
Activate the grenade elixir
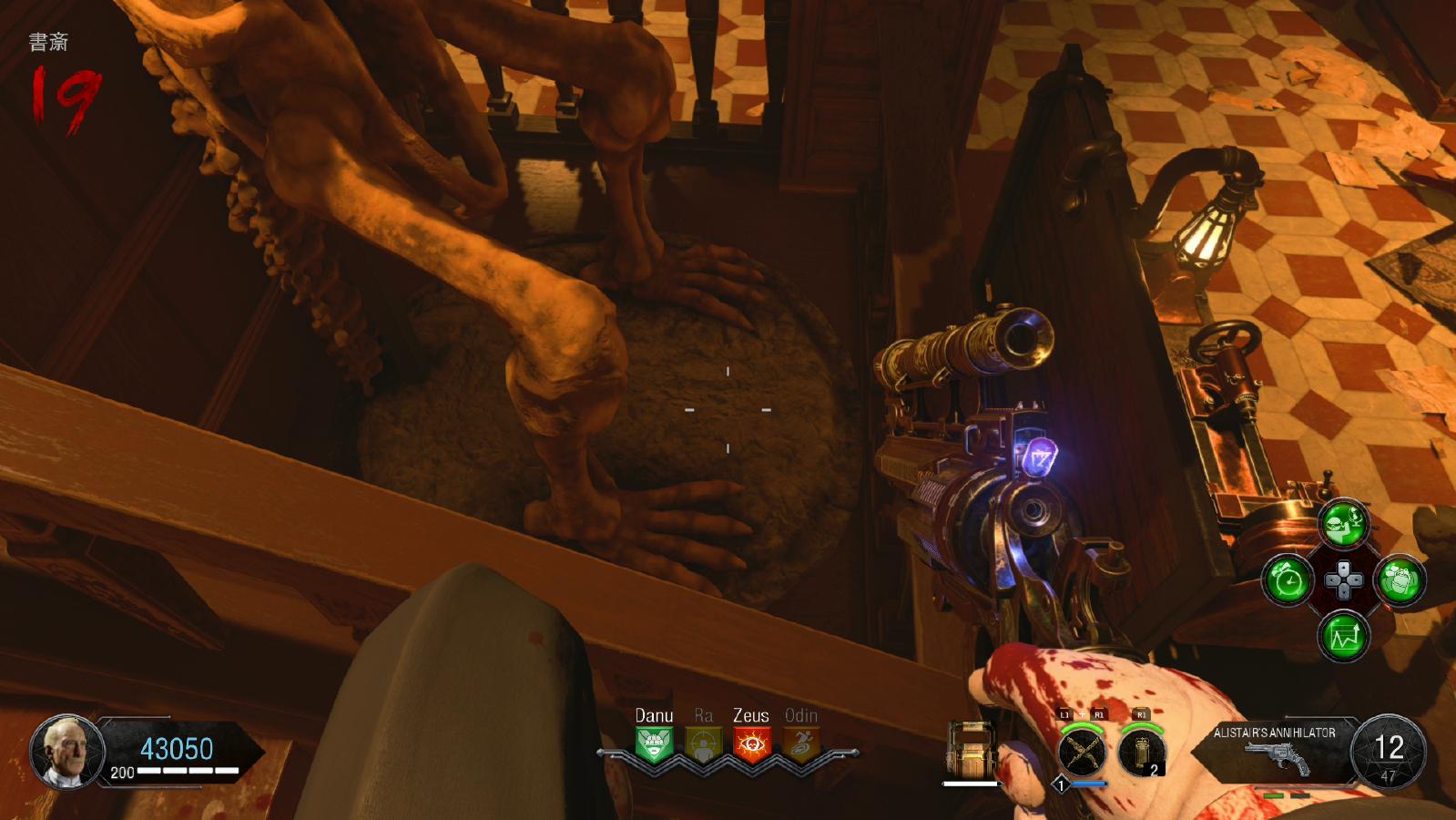(x=1400, y=579)
